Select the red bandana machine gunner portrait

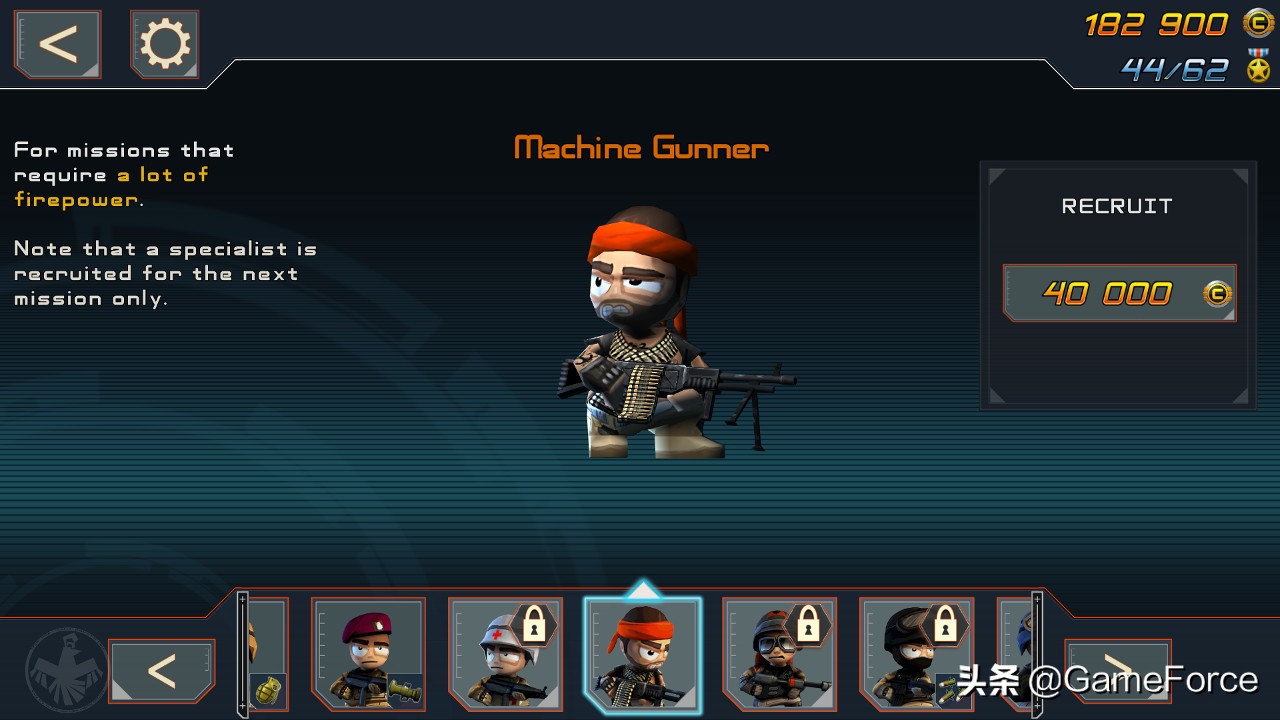tap(642, 655)
